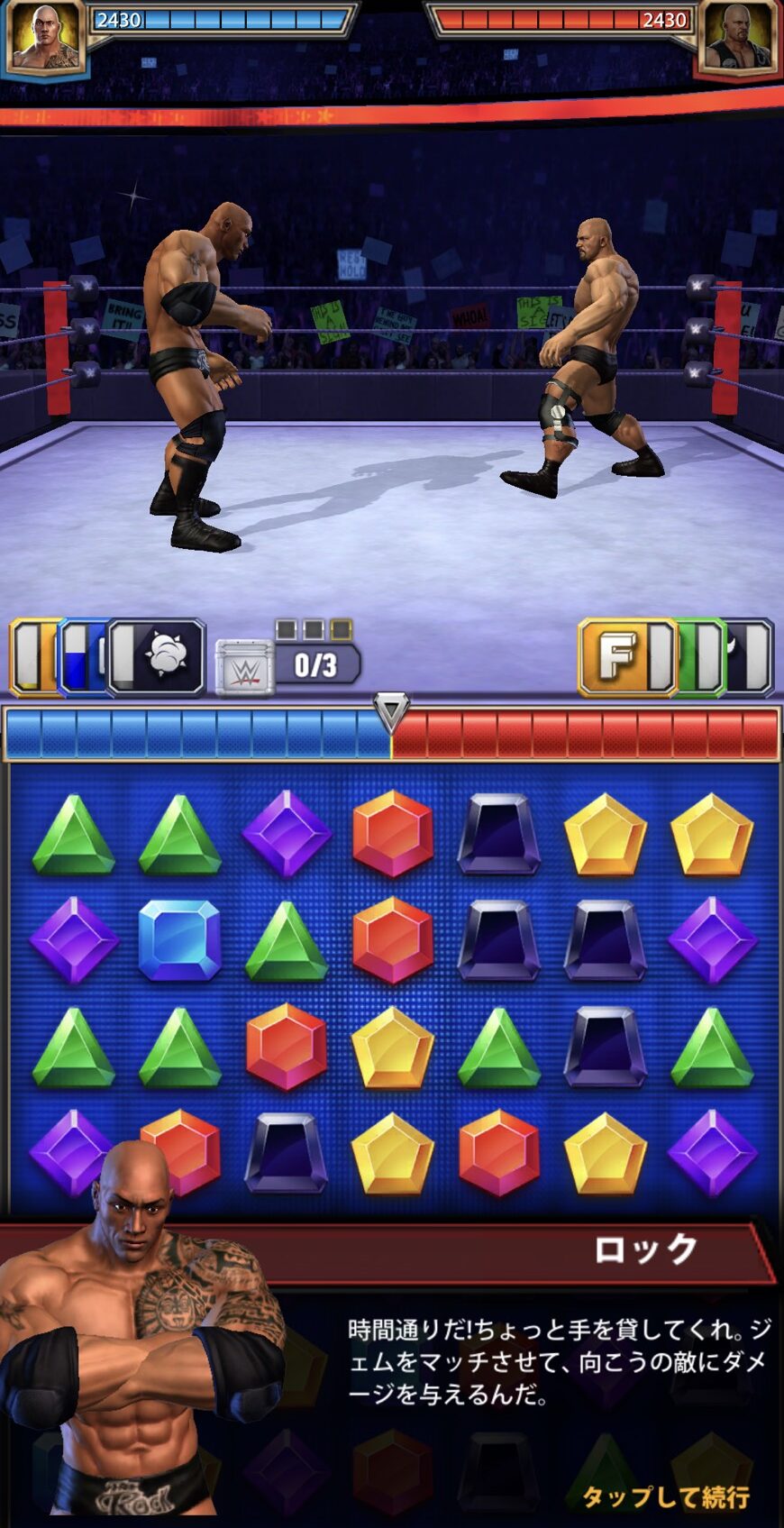The width and height of the screenshot is (784, 1528).
Task: Select the blue square gem on the board
Action: [179, 940]
